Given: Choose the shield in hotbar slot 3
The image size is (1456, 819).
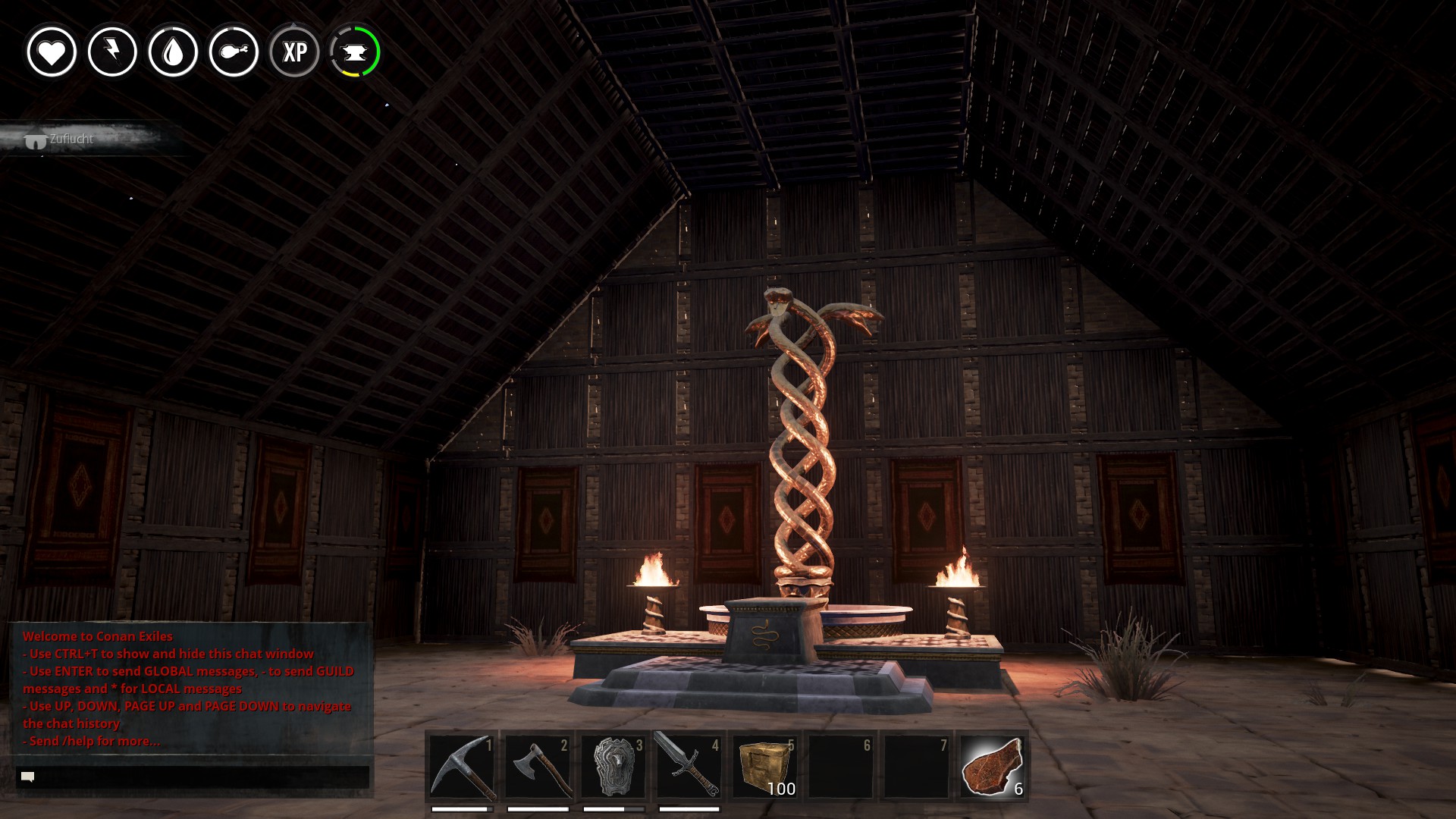Looking at the screenshot, I should point(613,767).
